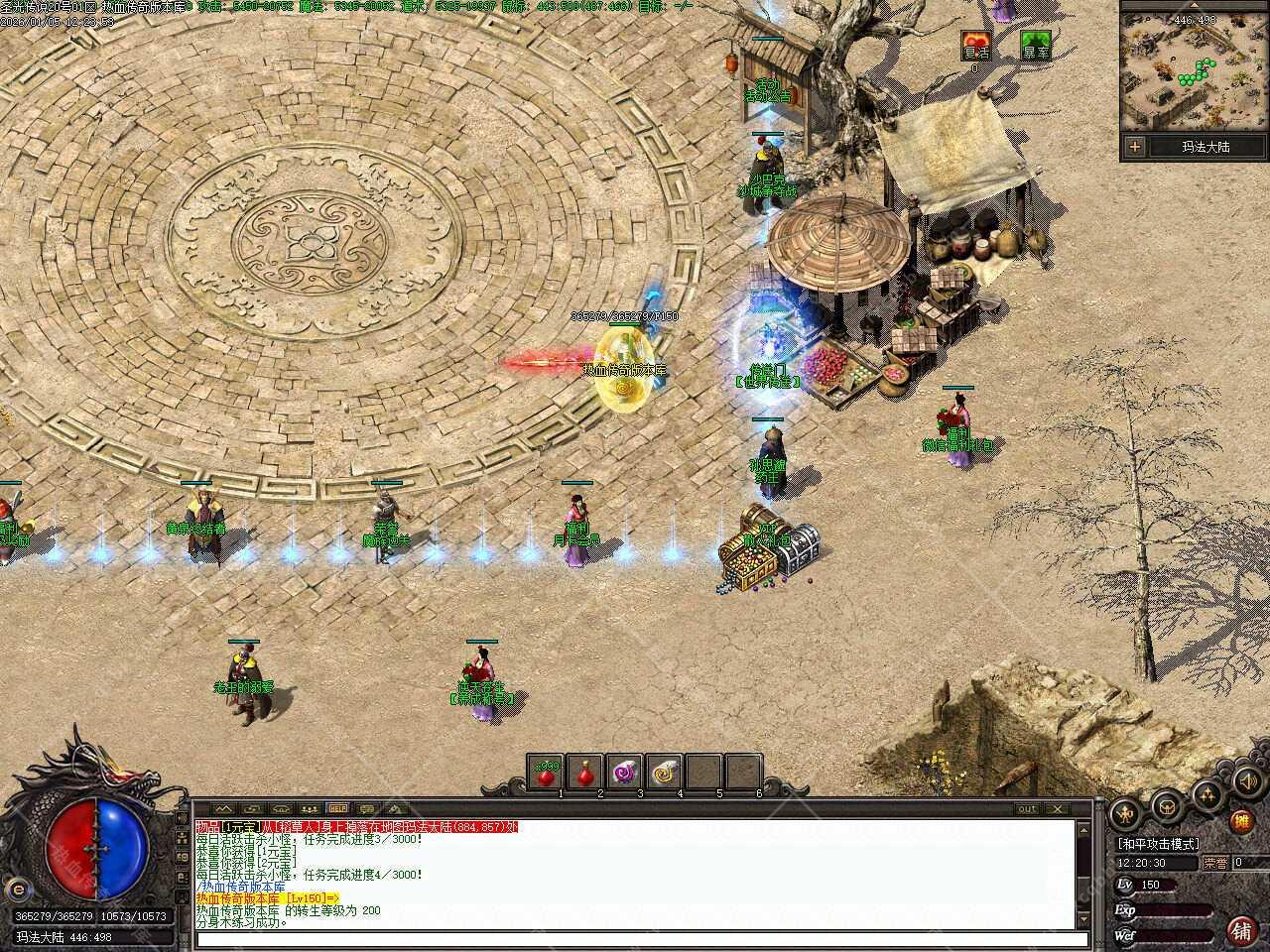Open the red 铺 shop button
The height and width of the screenshot is (952, 1270).
[x=1240, y=930]
